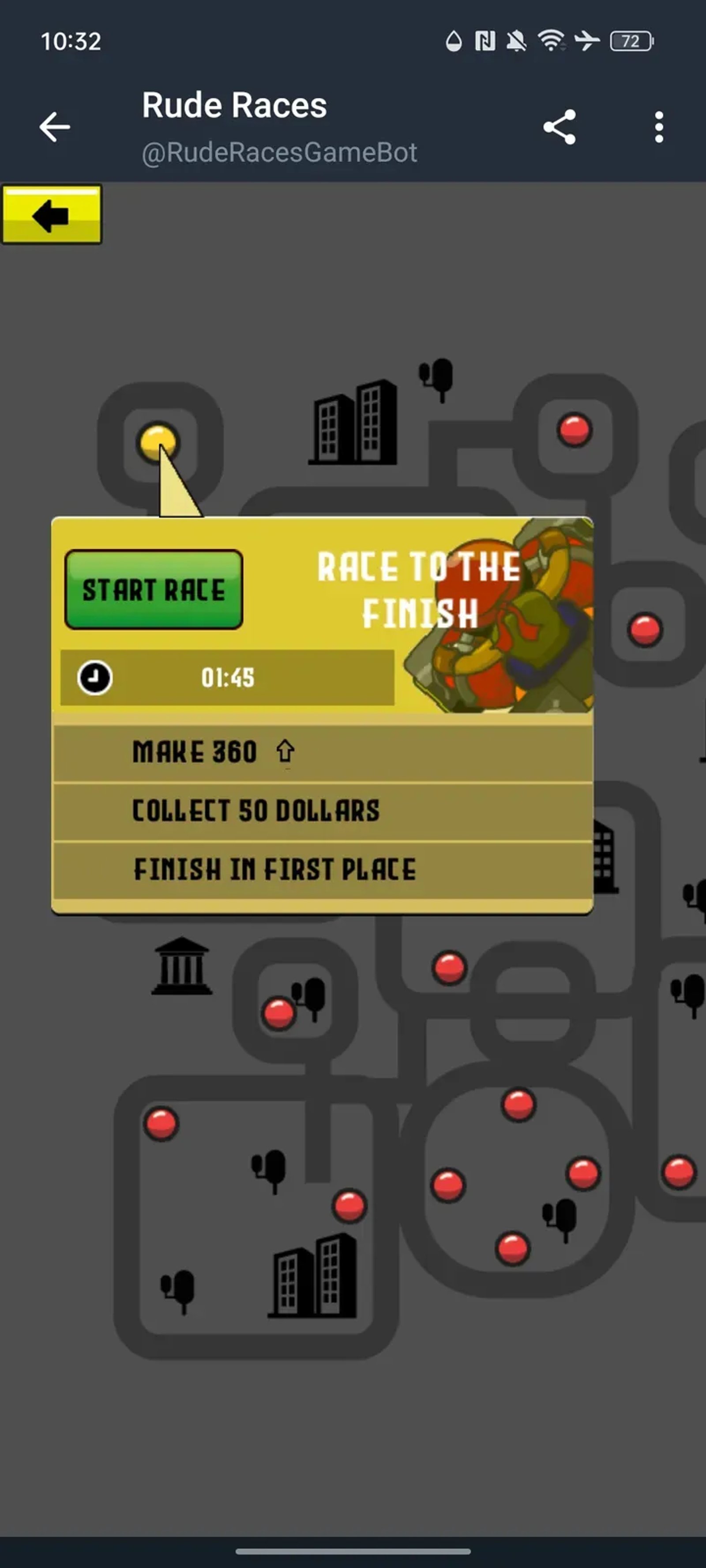Tap the up arrow next to MAKE 360
This screenshot has height=1568, width=706.
click(285, 752)
